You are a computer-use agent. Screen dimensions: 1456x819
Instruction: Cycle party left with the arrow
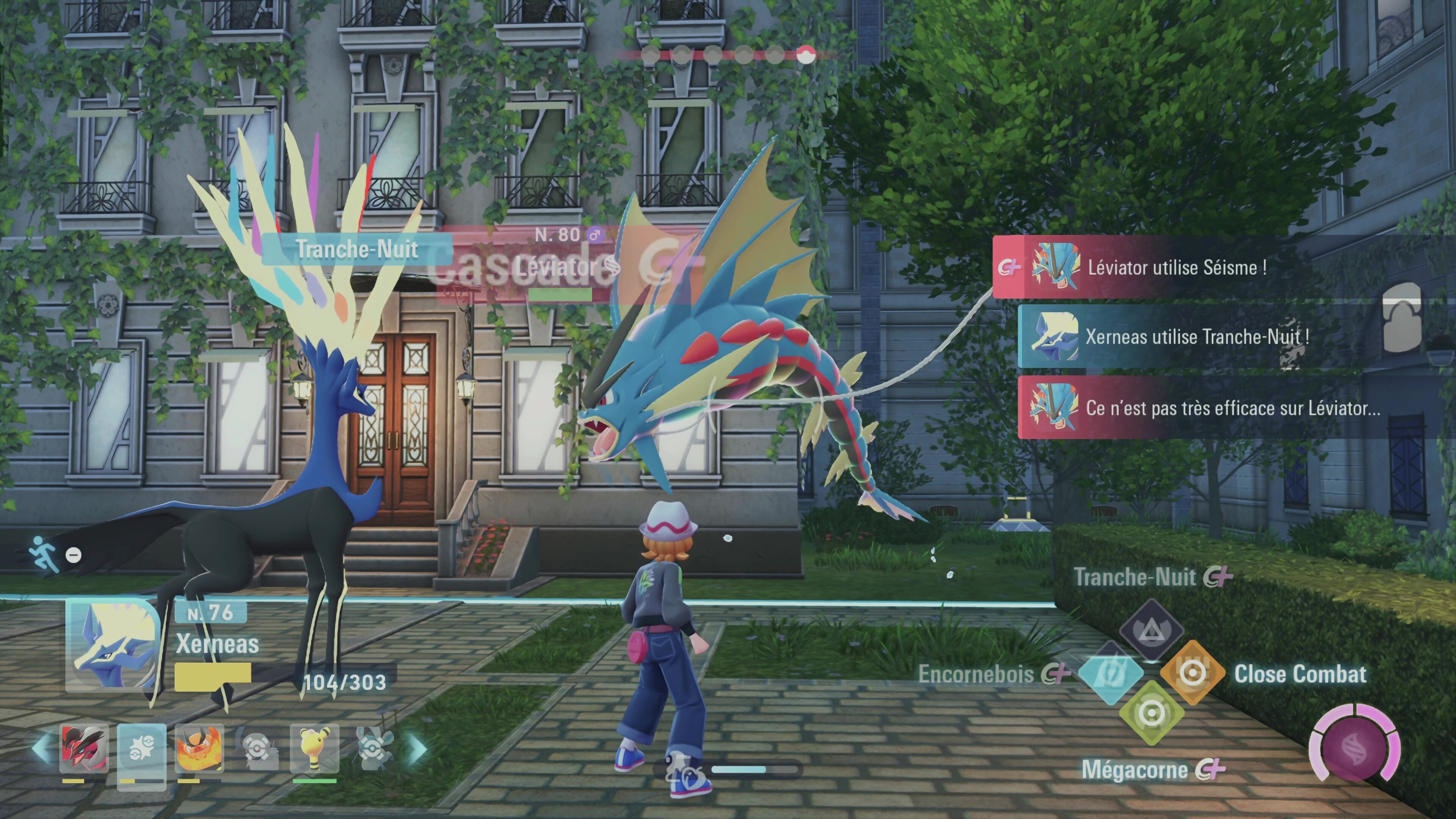(41, 748)
